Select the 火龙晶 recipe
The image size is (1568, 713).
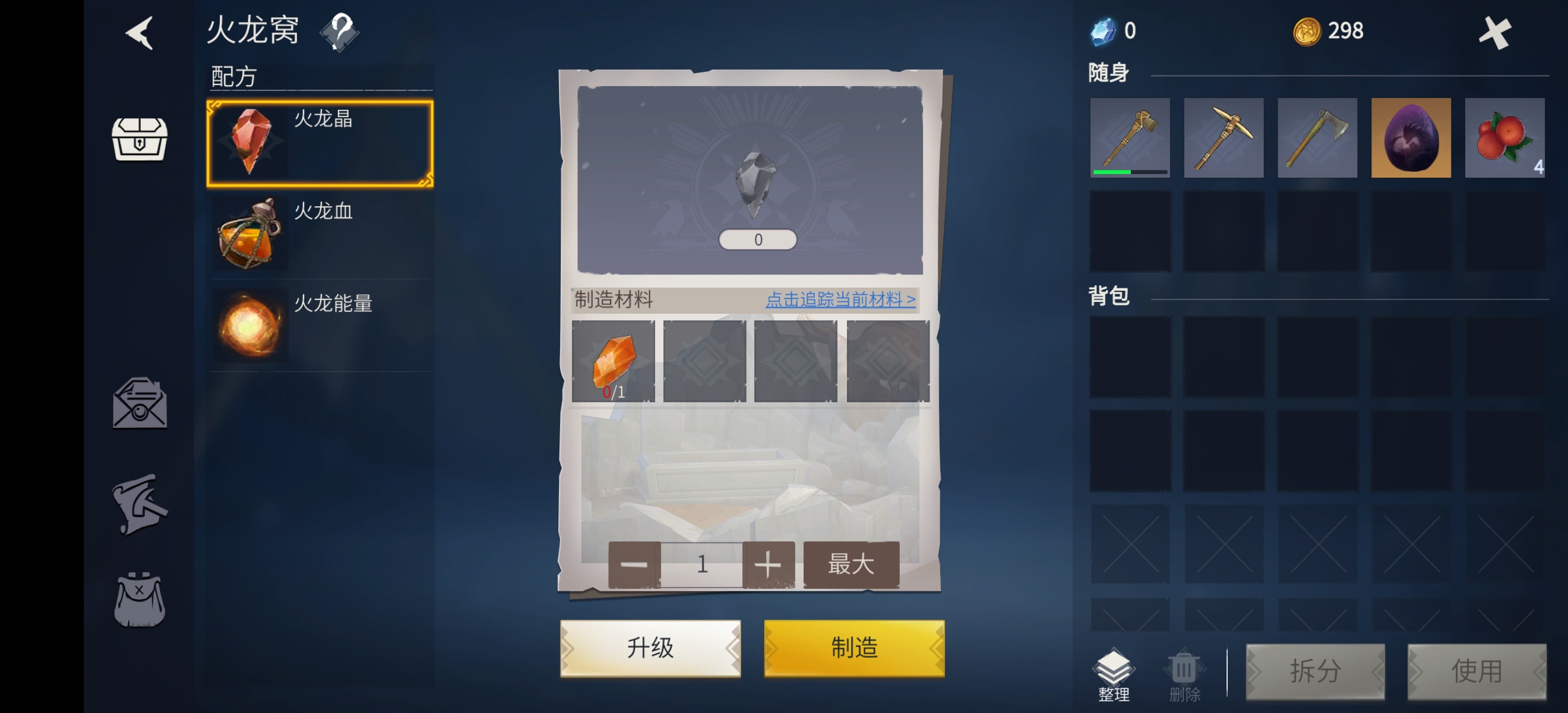tap(319, 142)
